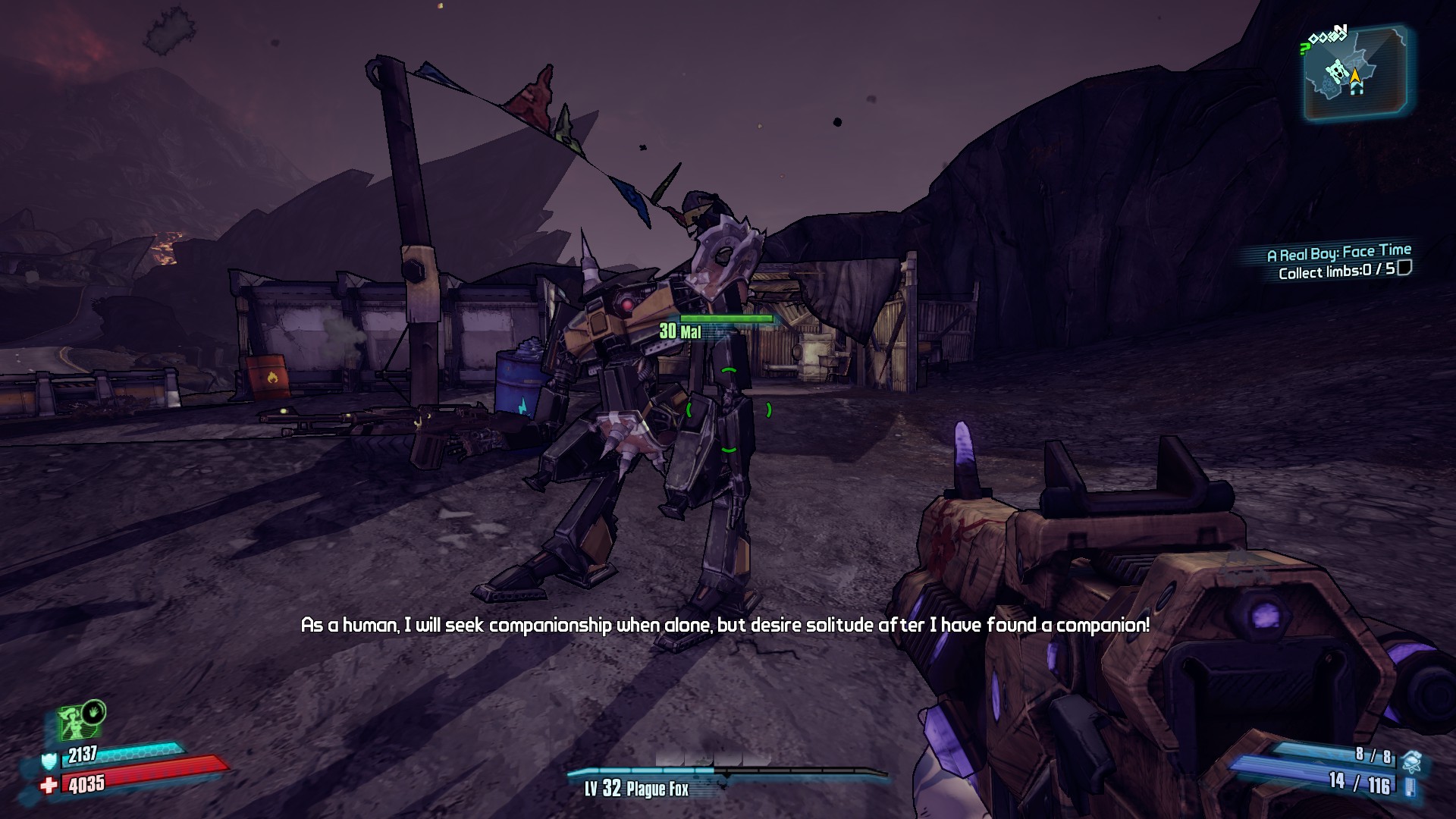Screen dimensions: 1456x819
Task: Select the A Real Boy: Face Time quest tracker
Action: pyautogui.click(x=1338, y=253)
